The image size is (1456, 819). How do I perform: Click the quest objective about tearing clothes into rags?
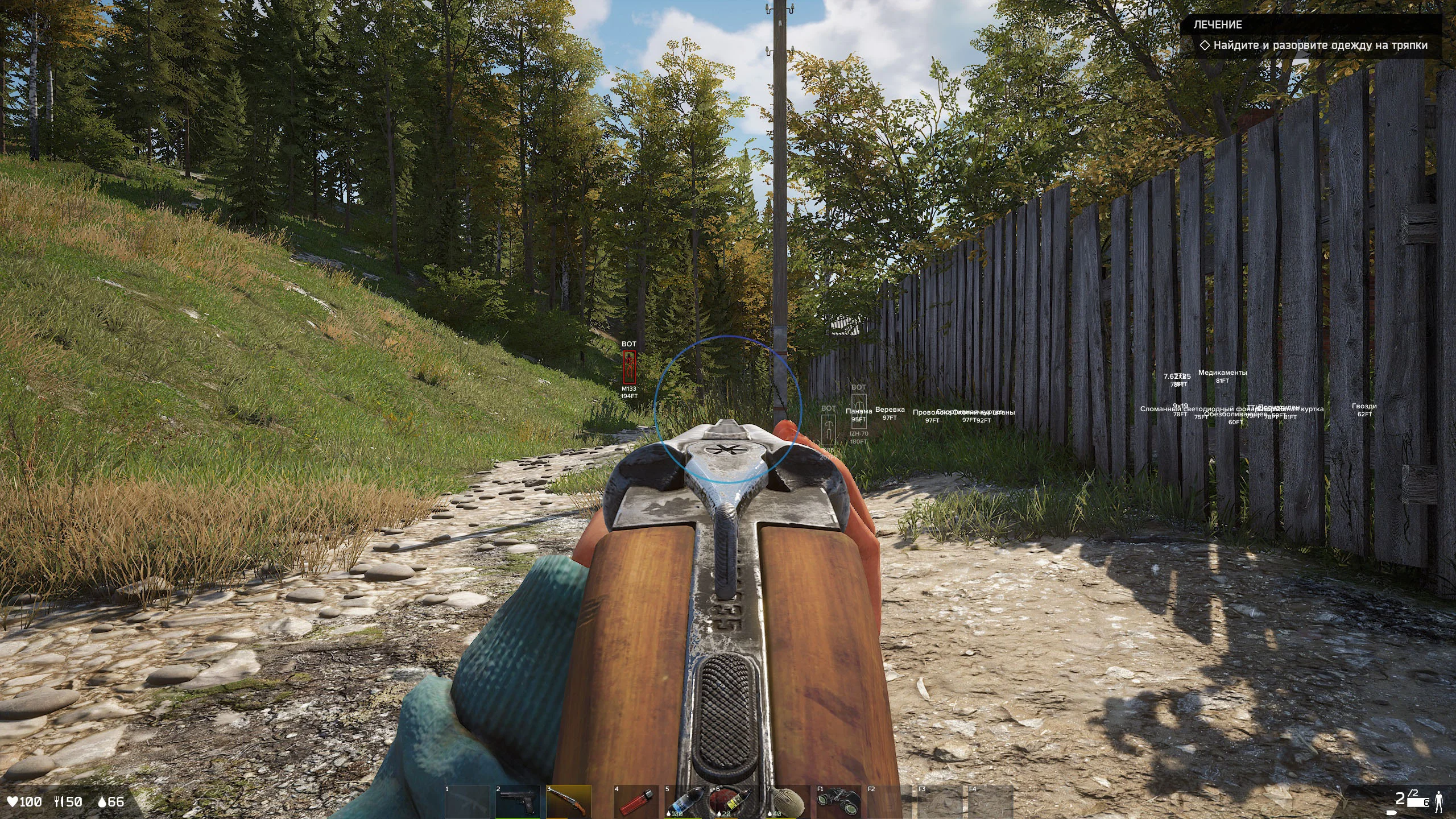(x=1319, y=45)
